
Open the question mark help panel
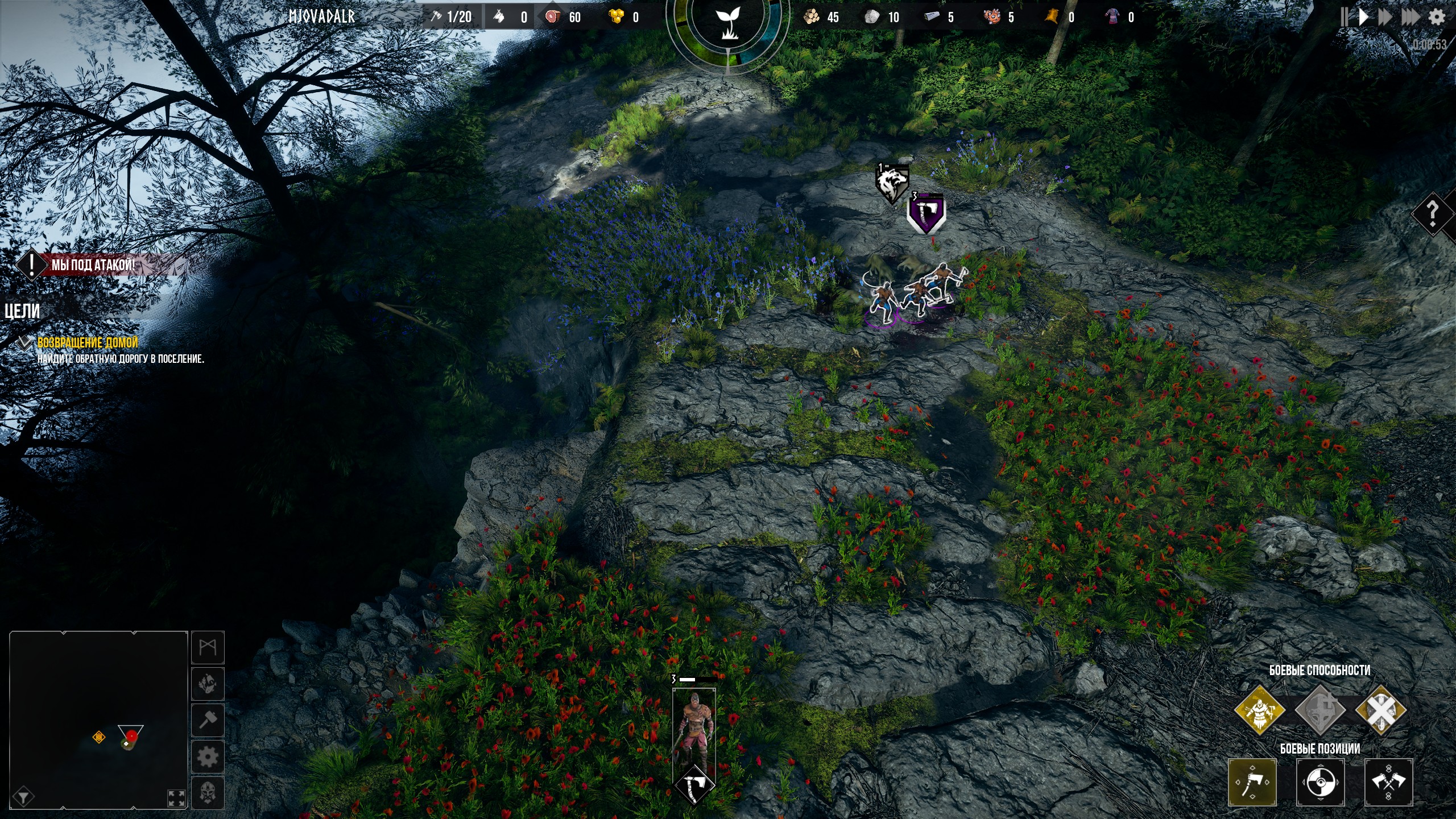click(1433, 214)
